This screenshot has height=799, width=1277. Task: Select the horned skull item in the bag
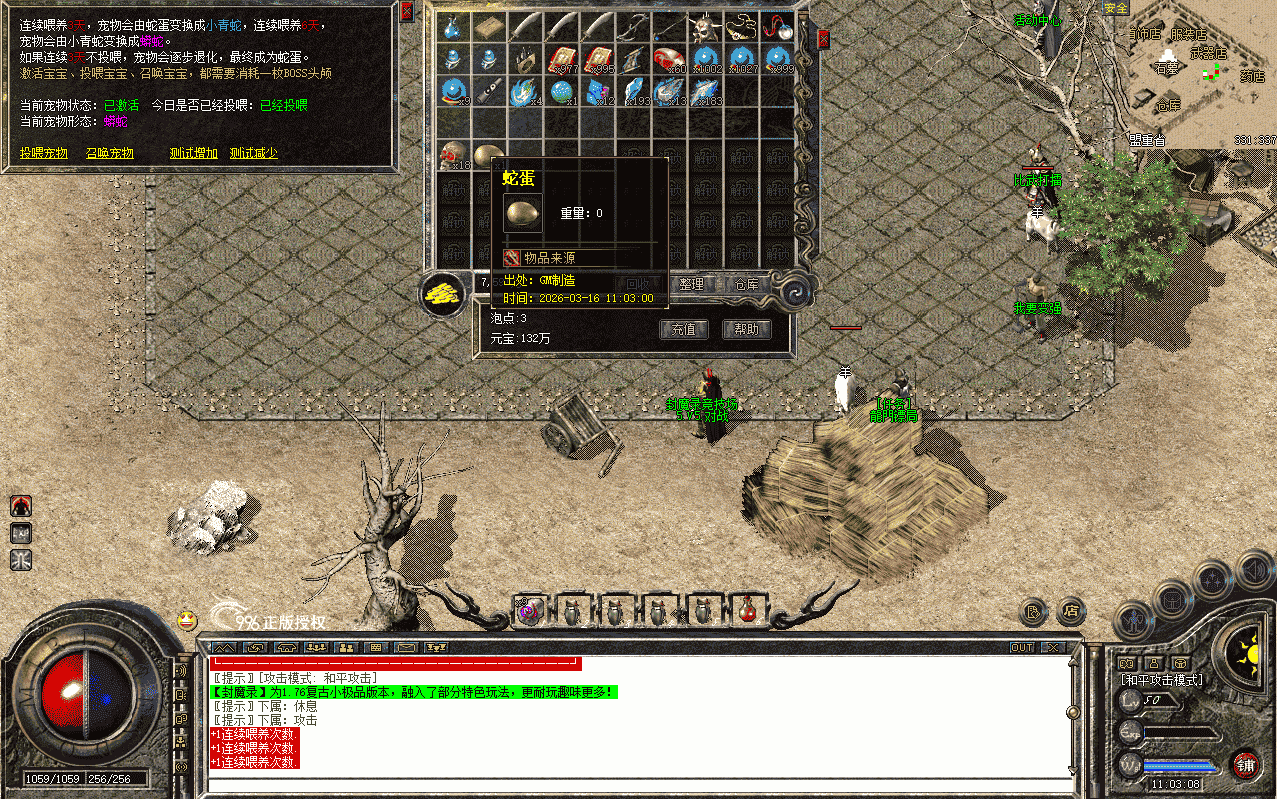point(707,26)
